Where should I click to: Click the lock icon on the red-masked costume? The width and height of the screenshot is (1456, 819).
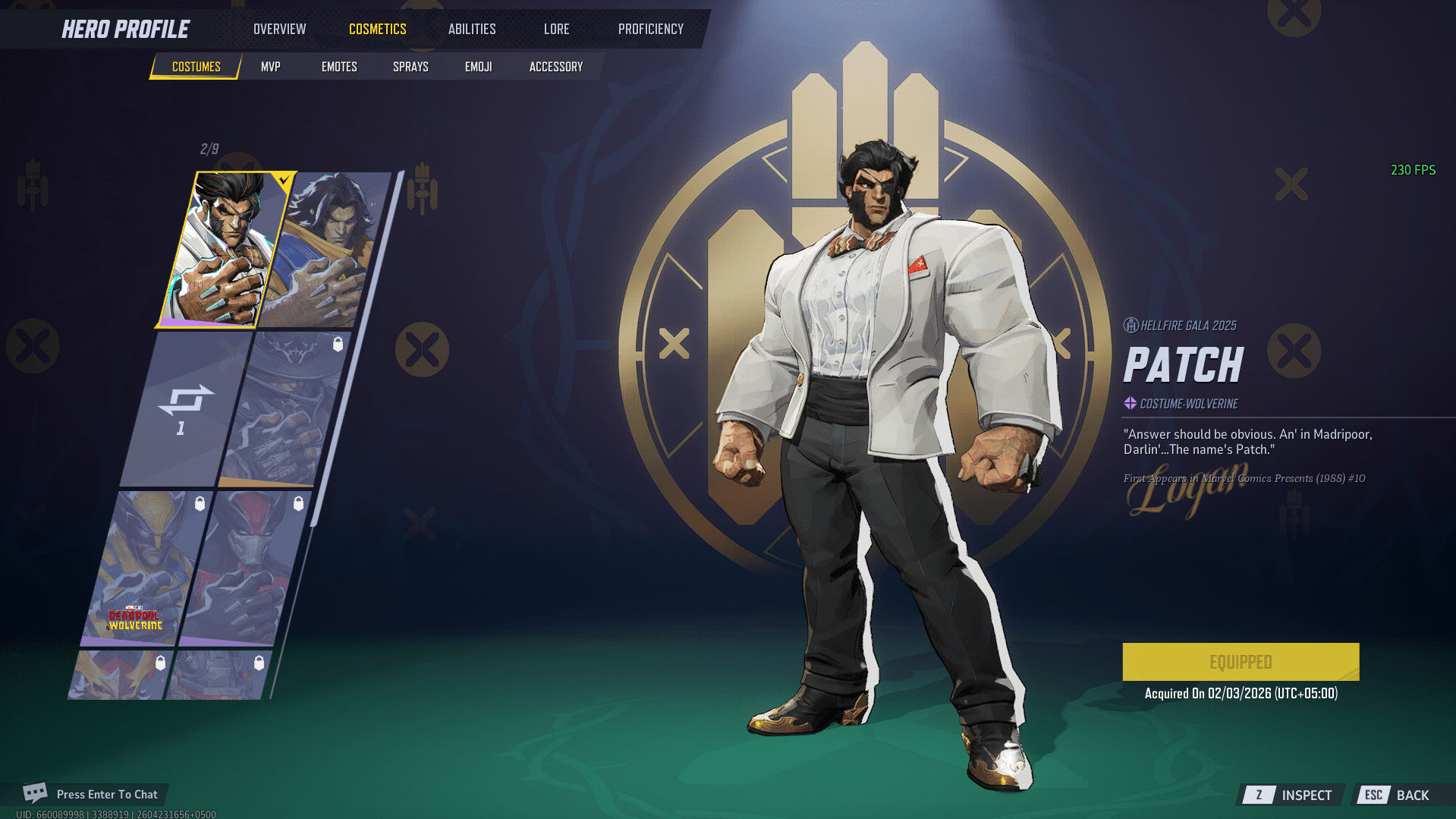point(297,504)
